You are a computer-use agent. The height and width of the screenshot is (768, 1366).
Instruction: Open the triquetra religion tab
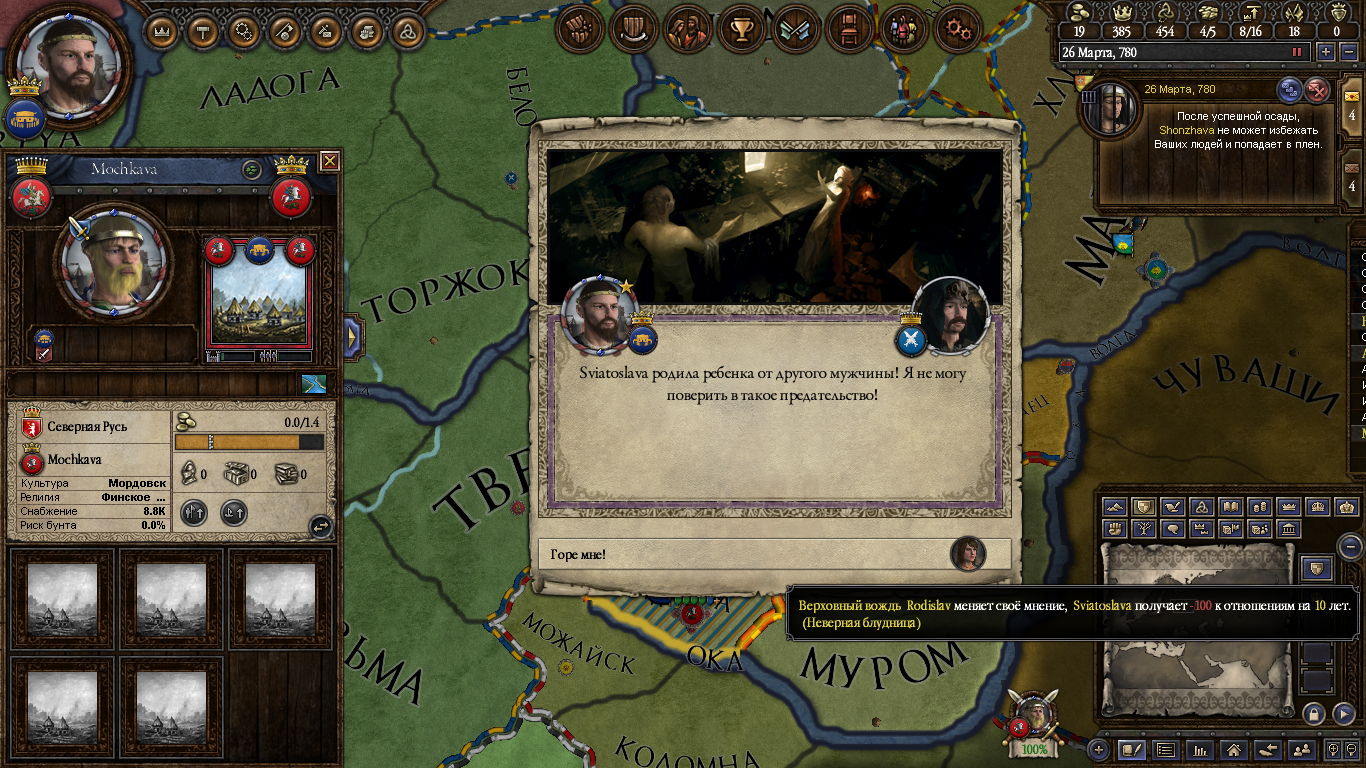pyautogui.click(x=408, y=31)
